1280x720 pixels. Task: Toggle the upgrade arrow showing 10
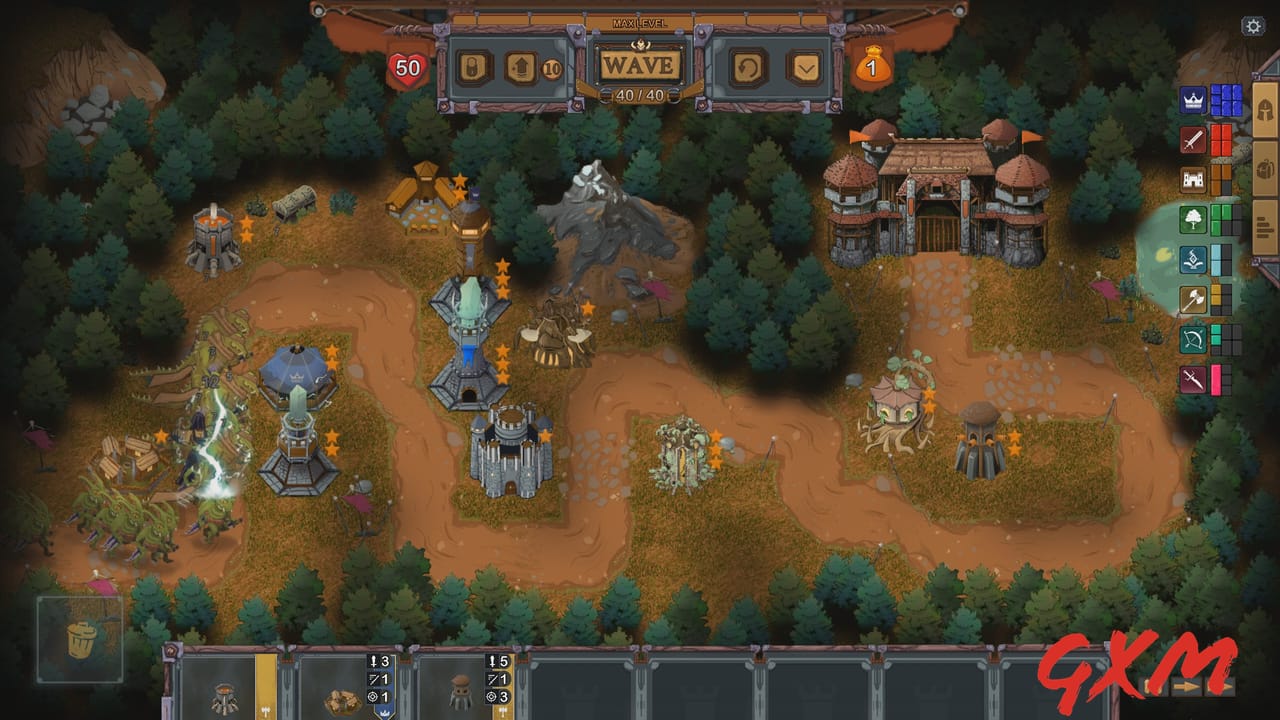click(520, 67)
